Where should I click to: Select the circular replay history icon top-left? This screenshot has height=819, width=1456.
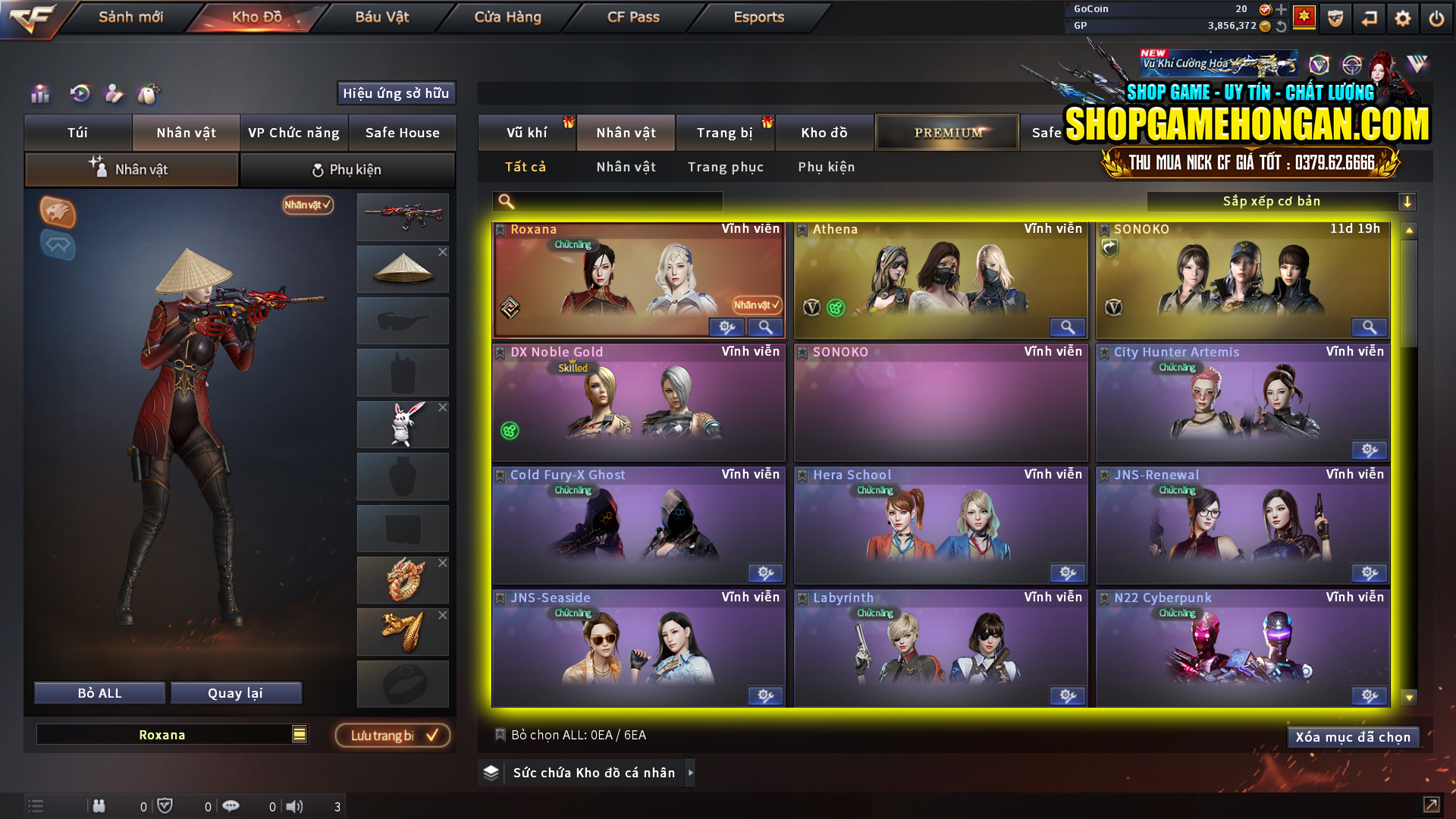point(79,93)
